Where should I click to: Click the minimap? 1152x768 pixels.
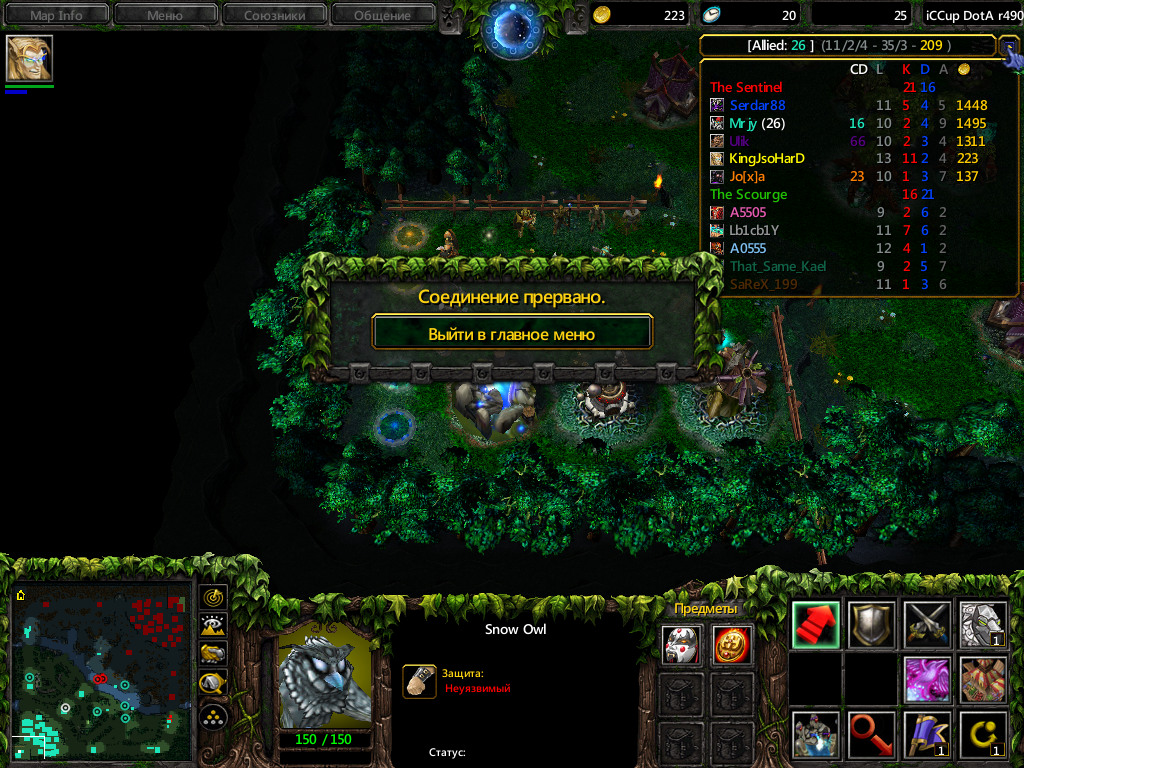click(101, 672)
